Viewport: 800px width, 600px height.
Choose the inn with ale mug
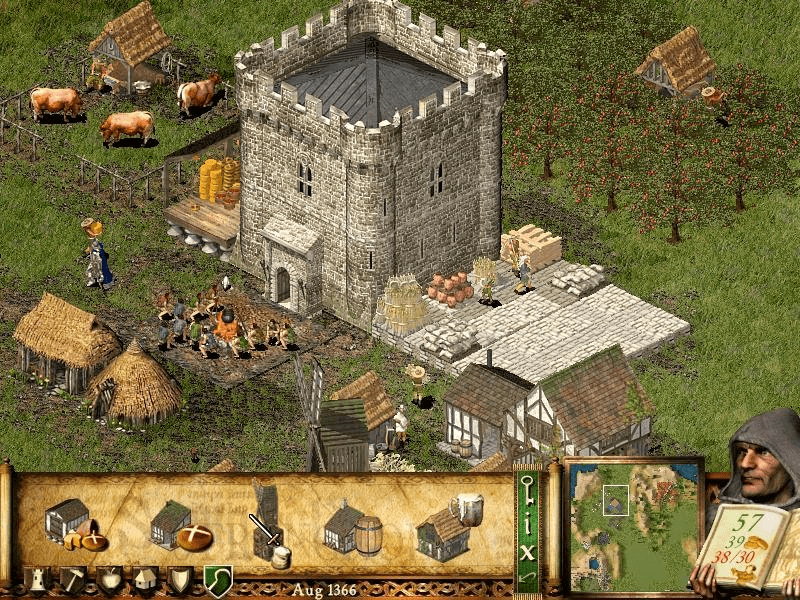coord(445,527)
